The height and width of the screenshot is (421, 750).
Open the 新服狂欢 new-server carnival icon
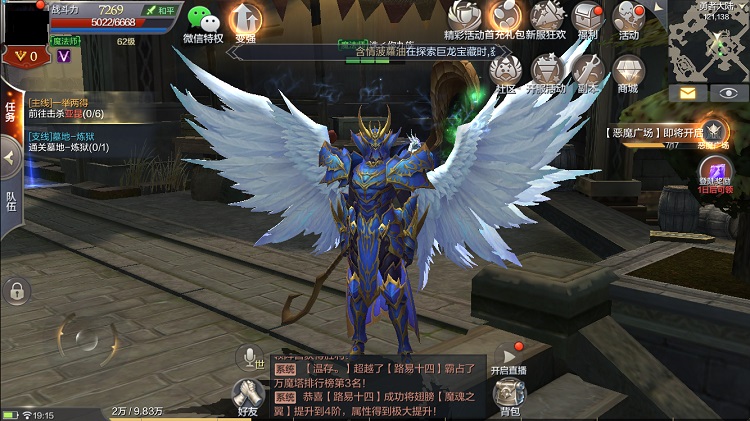click(x=547, y=16)
